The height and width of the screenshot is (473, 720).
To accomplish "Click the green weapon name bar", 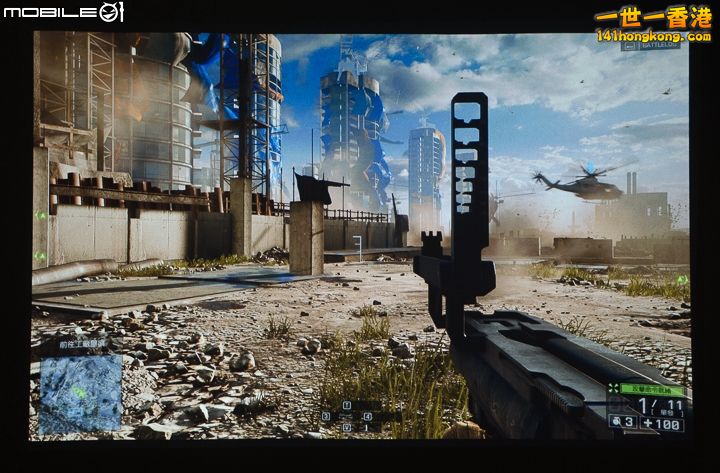I will 652,389.
